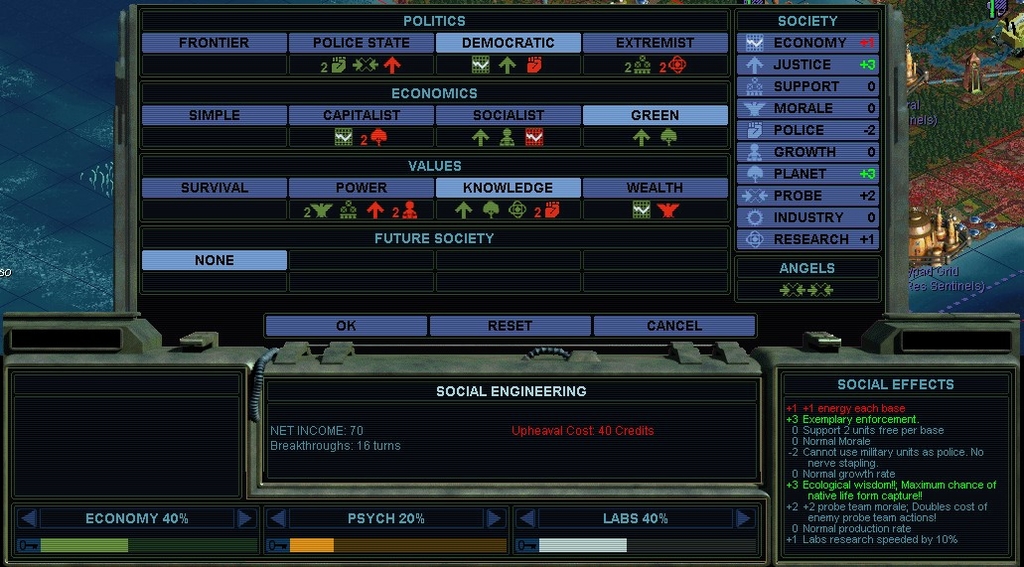Select Survival values
This screenshot has height=567, width=1024.
click(x=214, y=187)
